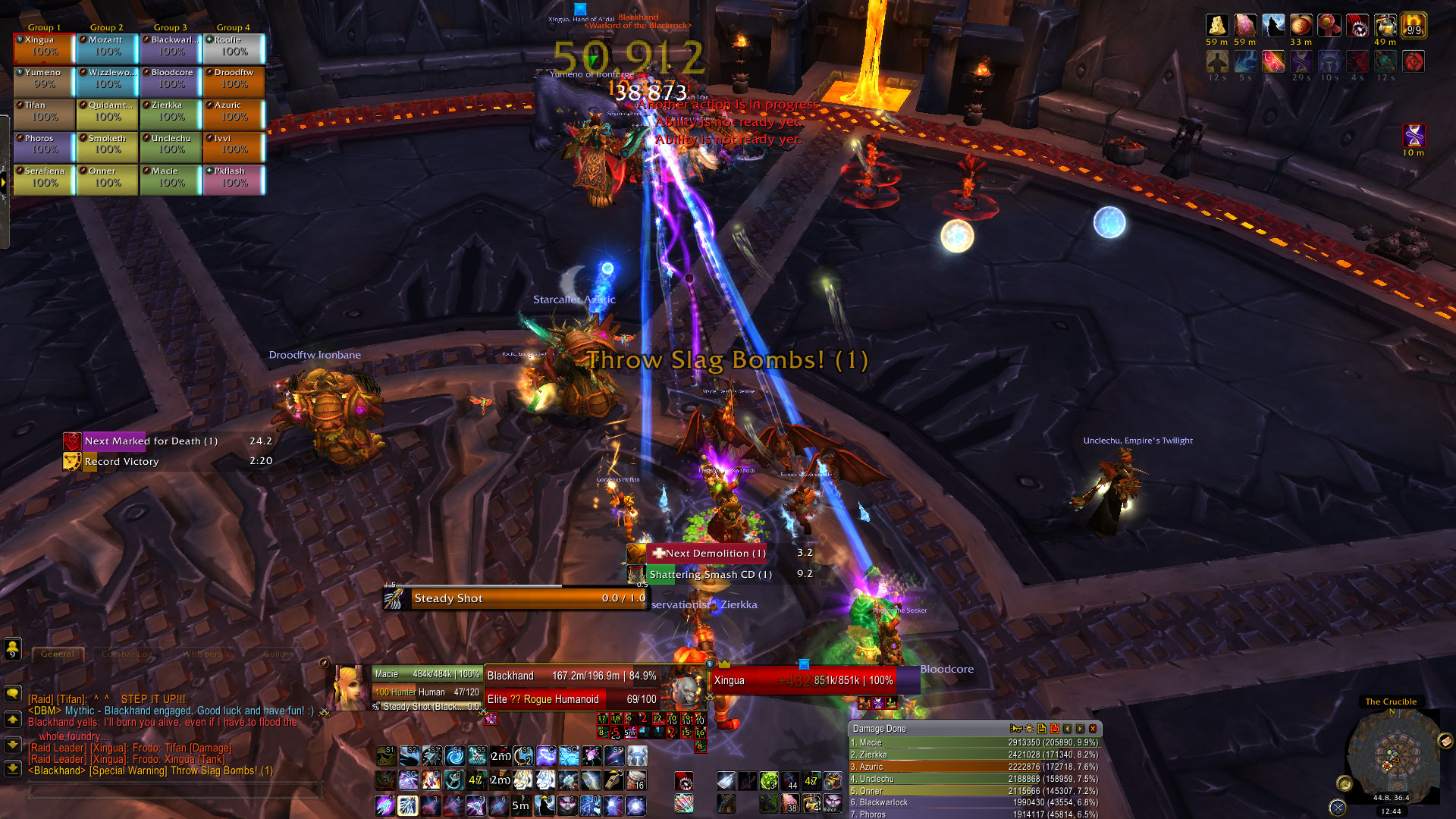The height and width of the screenshot is (819, 1456).
Task: Open the chat speech bubble menu
Action: pos(13,693)
